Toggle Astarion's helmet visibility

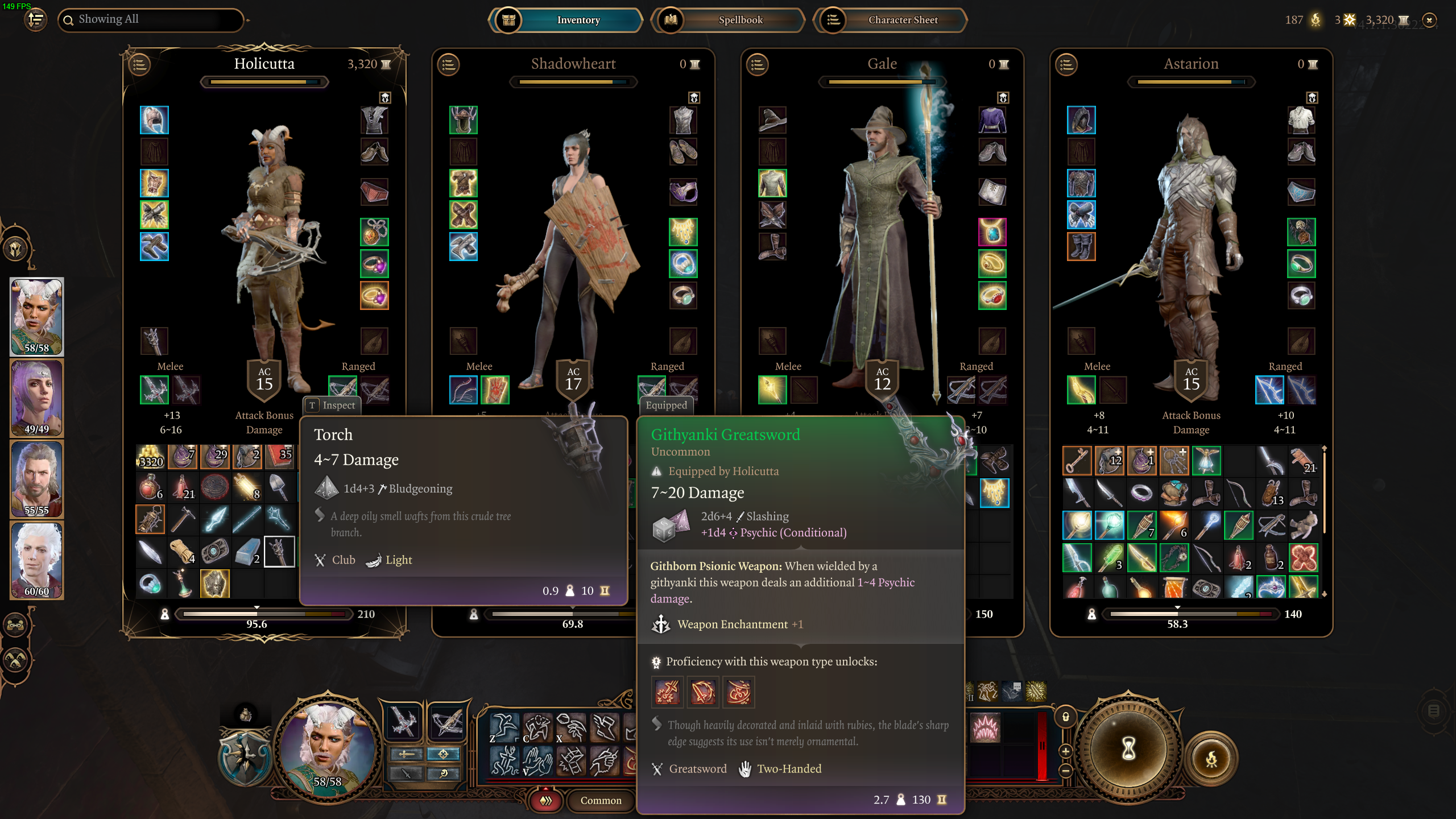(1312, 98)
